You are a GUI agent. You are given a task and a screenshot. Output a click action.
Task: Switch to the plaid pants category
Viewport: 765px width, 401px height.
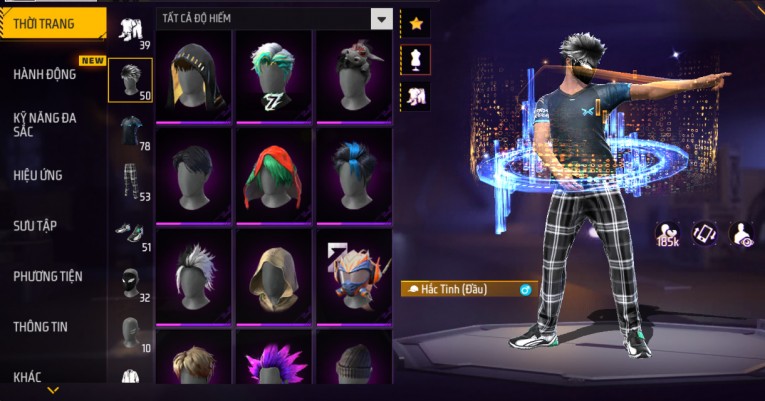(x=131, y=181)
